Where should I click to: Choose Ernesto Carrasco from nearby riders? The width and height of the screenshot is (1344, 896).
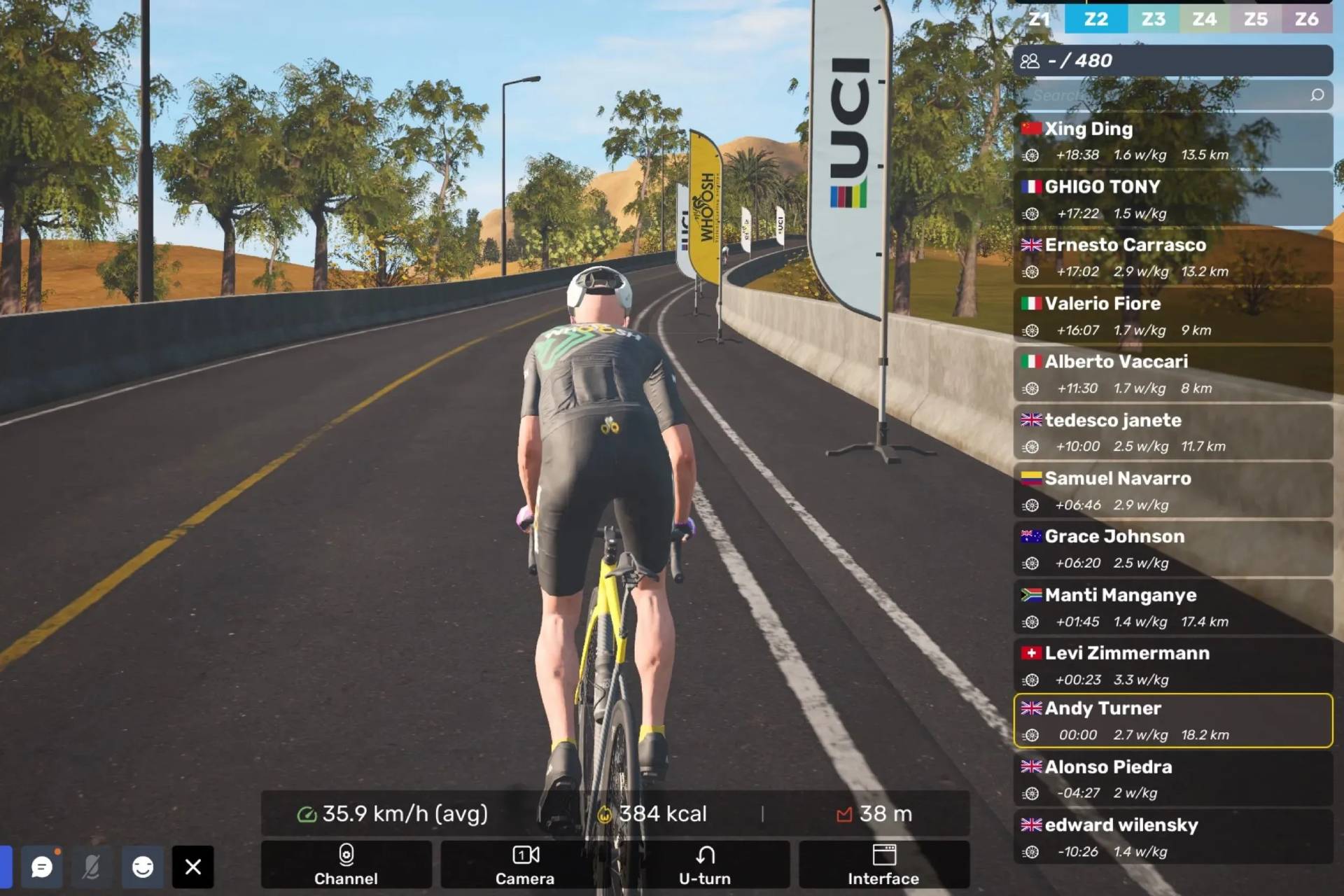tap(1173, 257)
